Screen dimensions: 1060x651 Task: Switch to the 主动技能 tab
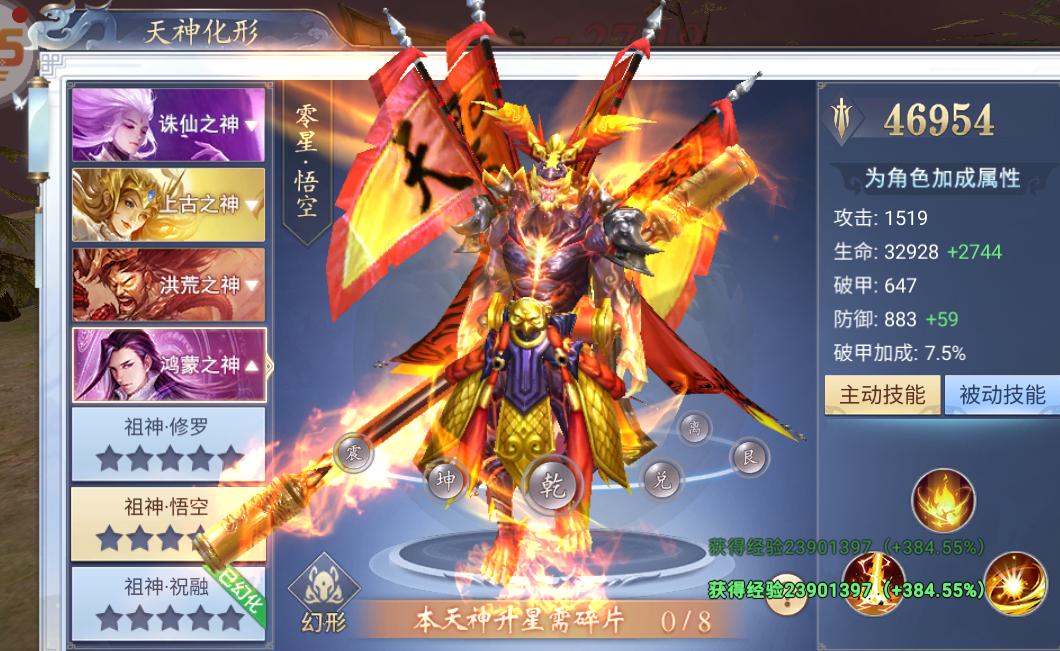click(x=881, y=395)
